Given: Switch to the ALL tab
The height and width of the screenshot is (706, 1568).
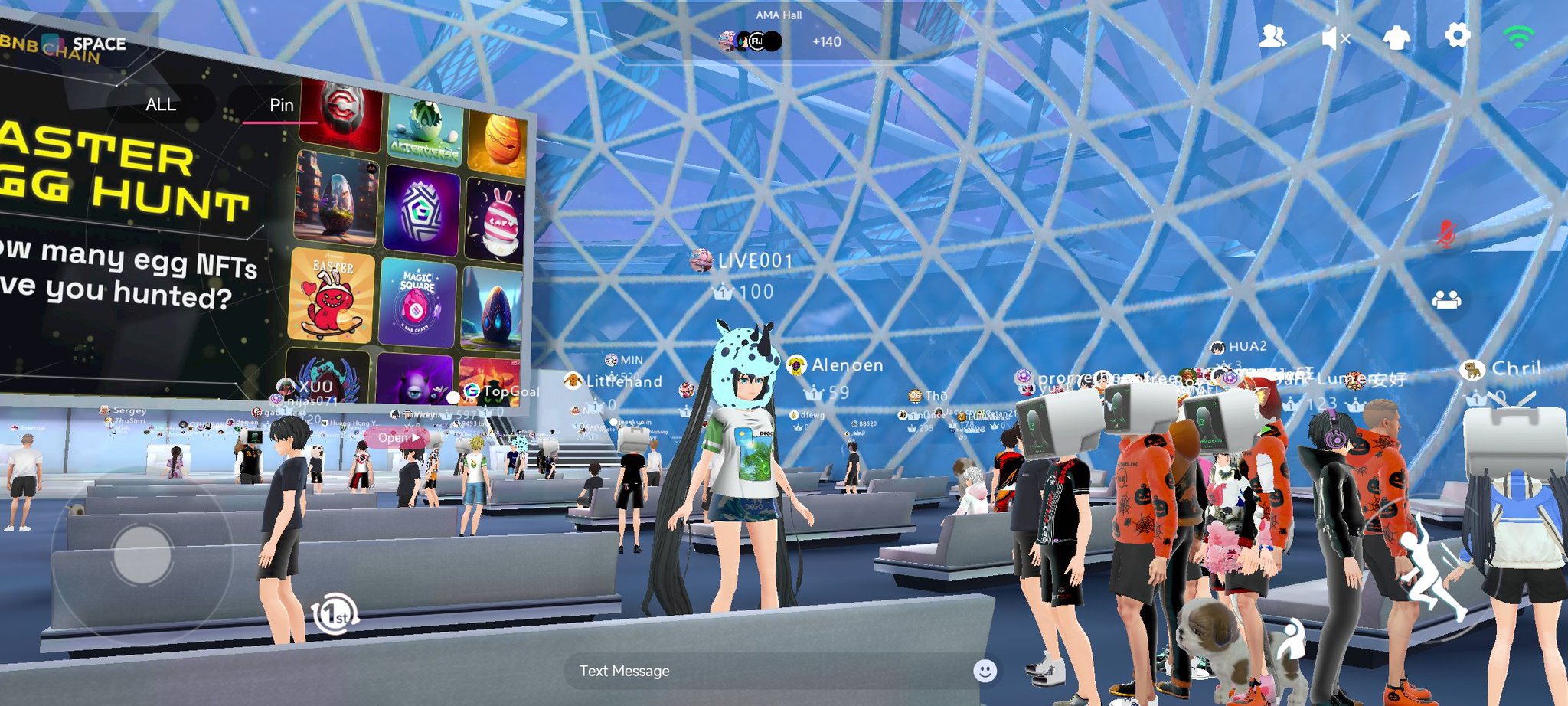Looking at the screenshot, I should tap(161, 105).
